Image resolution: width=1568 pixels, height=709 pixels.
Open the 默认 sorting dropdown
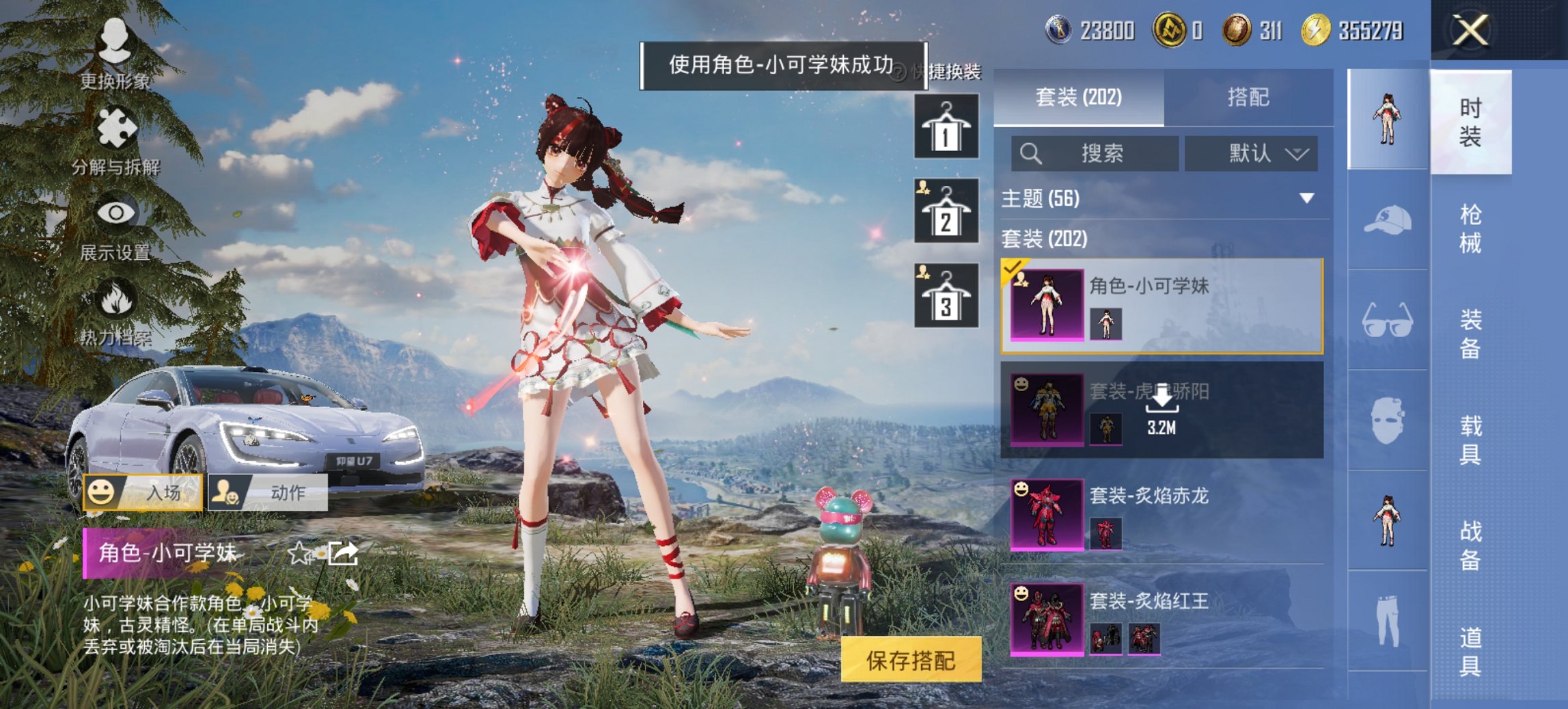[x=1250, y=154]
